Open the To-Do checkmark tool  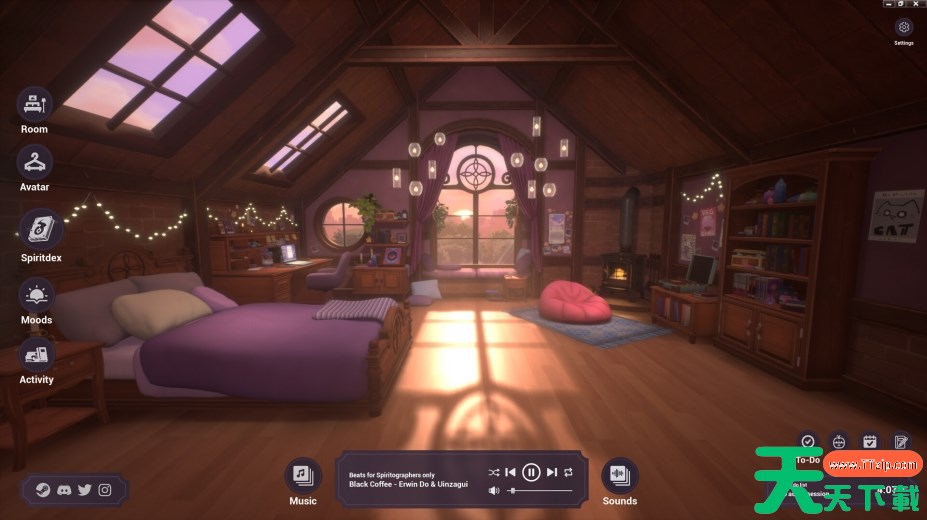(x=808, y=441)
